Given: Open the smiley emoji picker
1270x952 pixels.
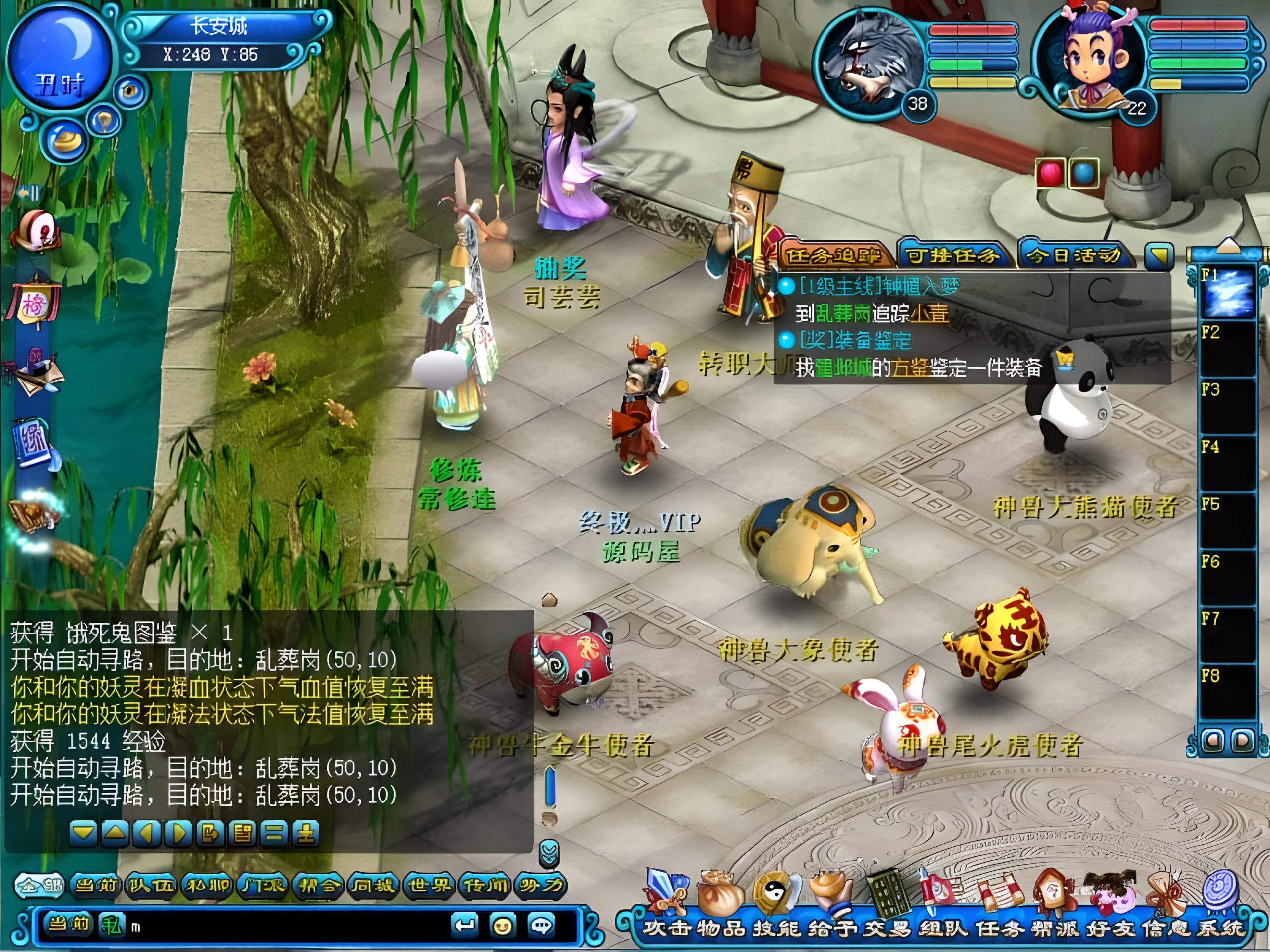Looking at the screenshot, I should [503, 926].
